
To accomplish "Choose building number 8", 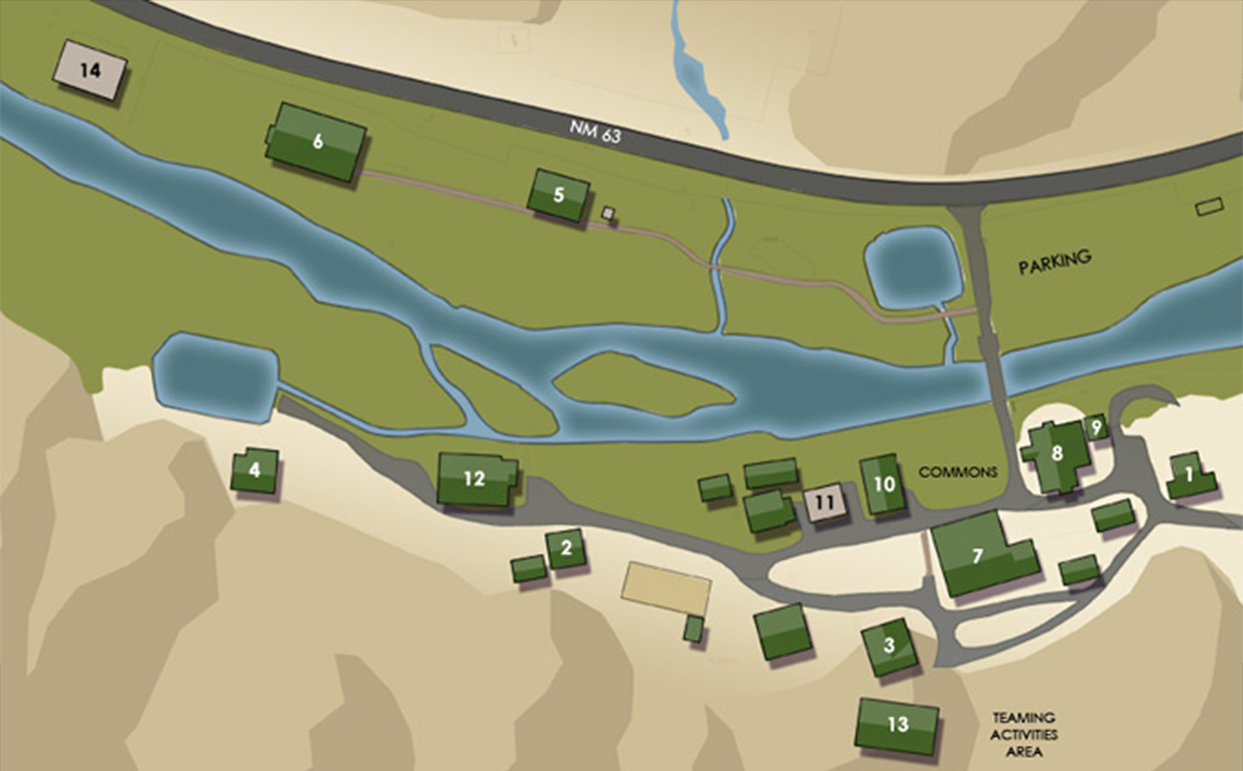I will 1056,453.
